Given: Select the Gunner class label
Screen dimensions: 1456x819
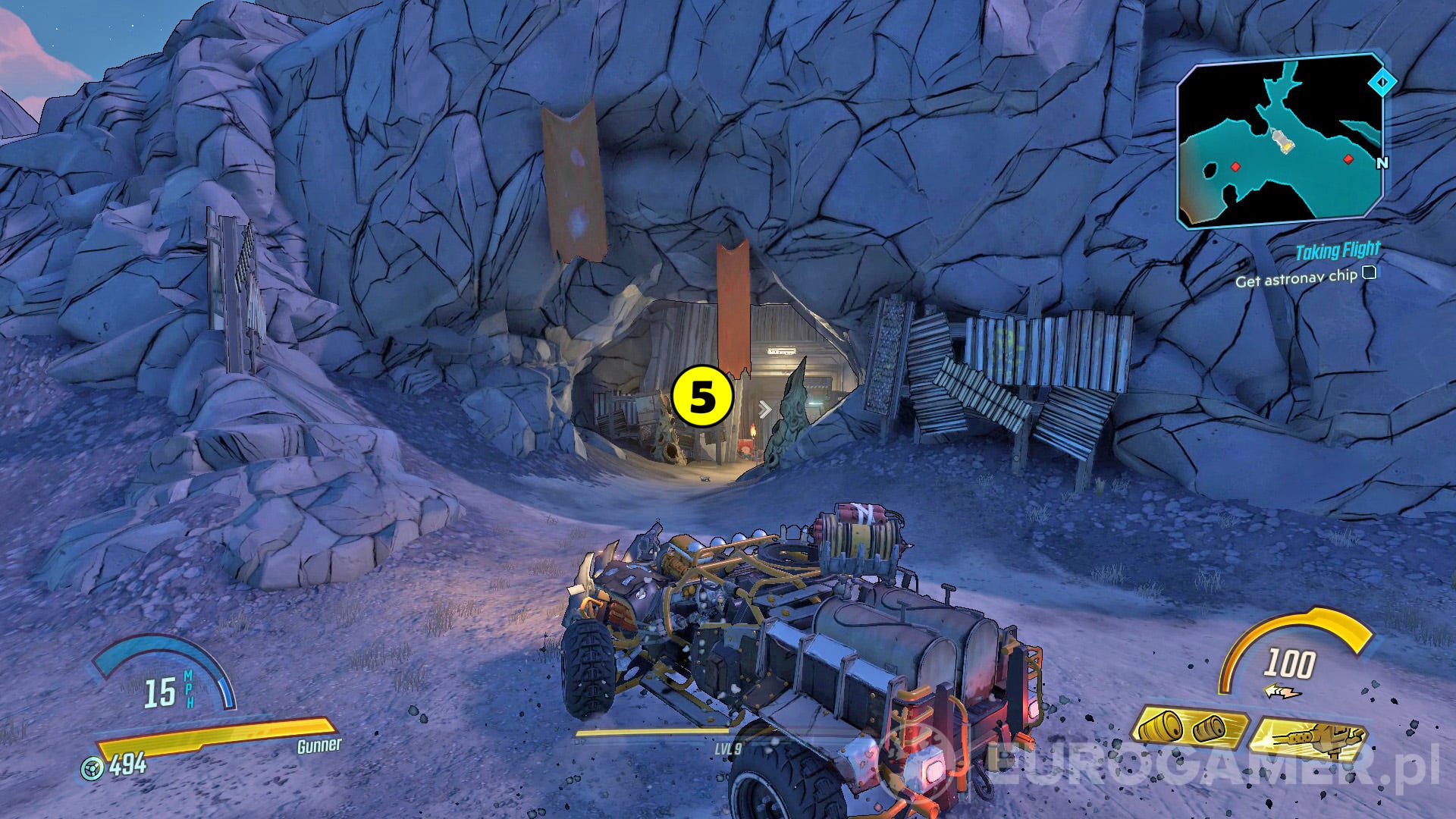Looking at the screenshot, I should (319, 745).
